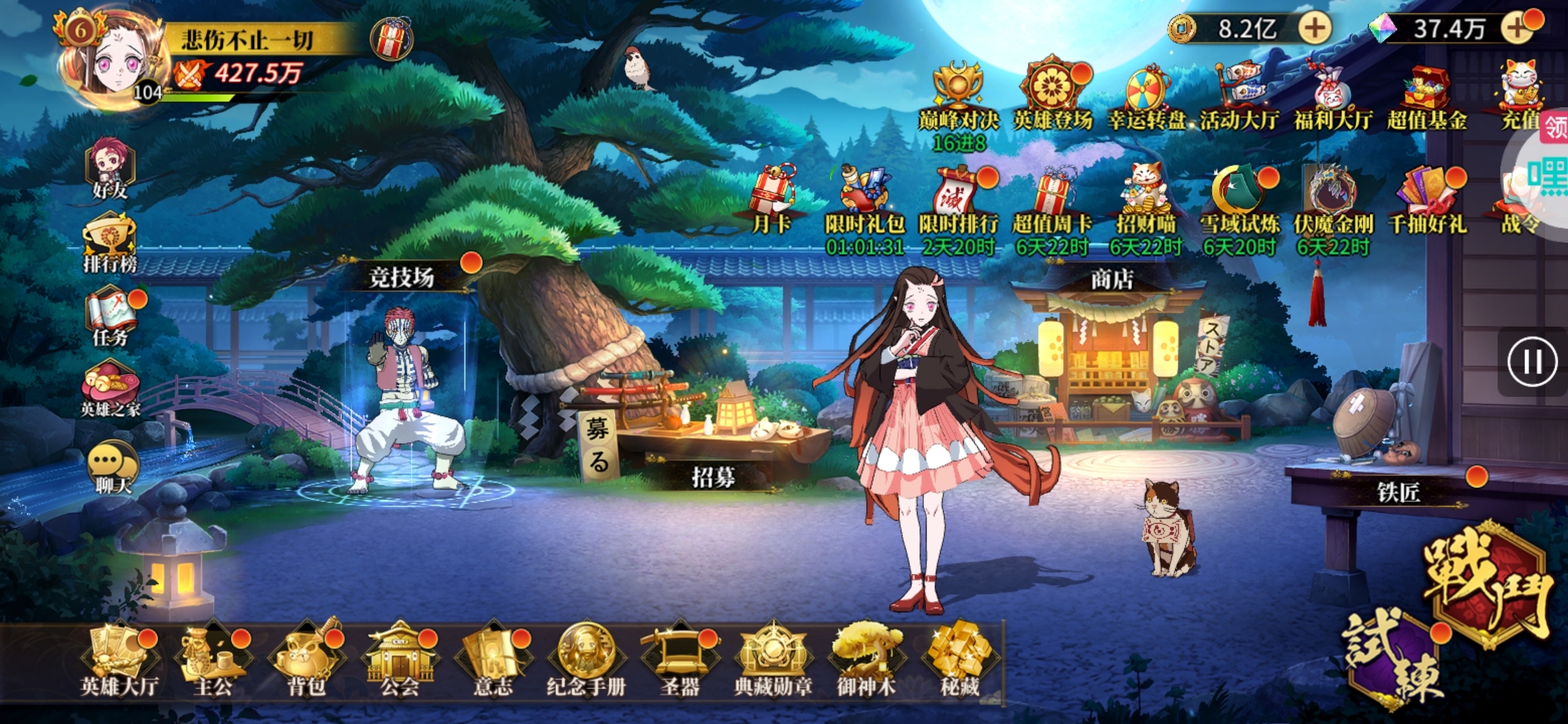The height and width of the screenshot is (724, 1568).
Task: Open the 招募 recruit table
Action: (x=713, y=477)
